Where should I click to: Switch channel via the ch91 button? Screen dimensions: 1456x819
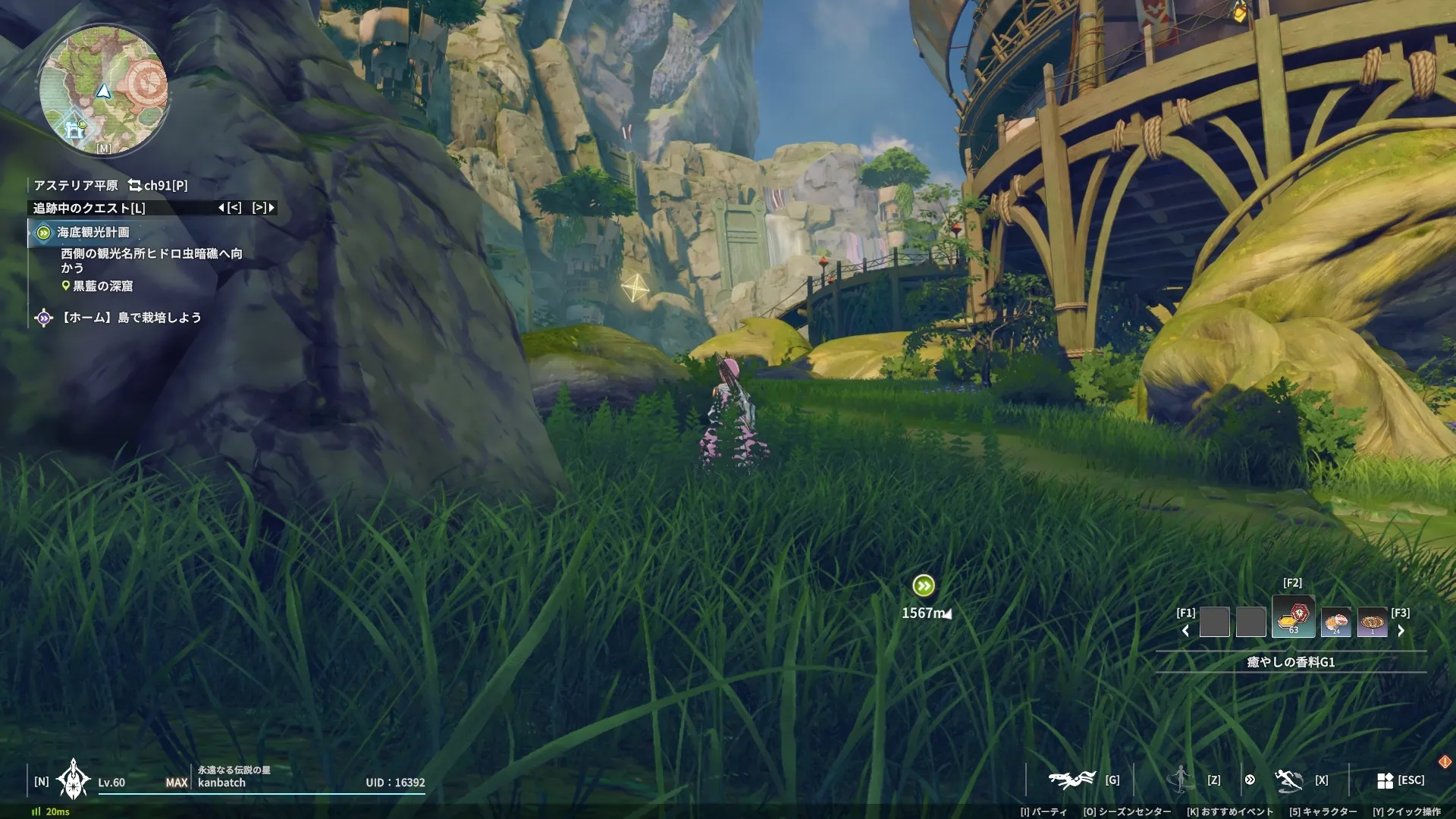tap(158, 185)
